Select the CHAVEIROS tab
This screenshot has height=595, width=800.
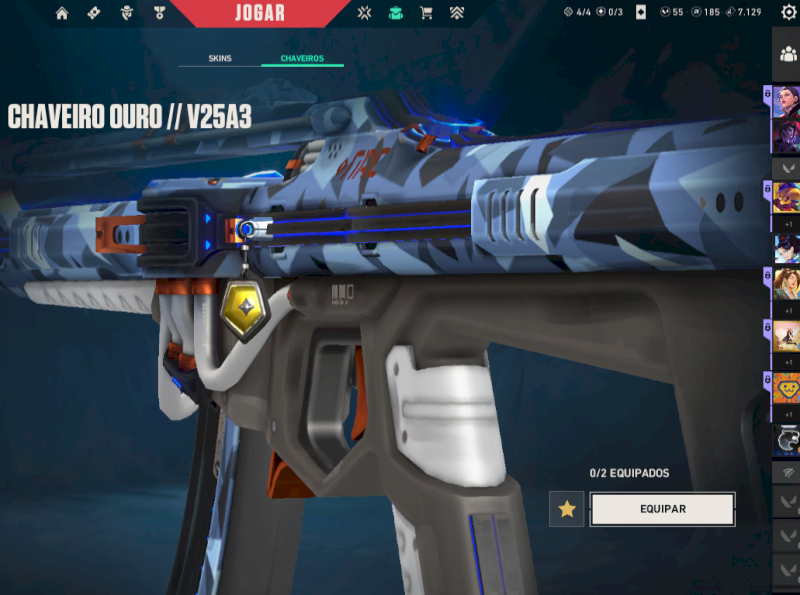point(302,59)
